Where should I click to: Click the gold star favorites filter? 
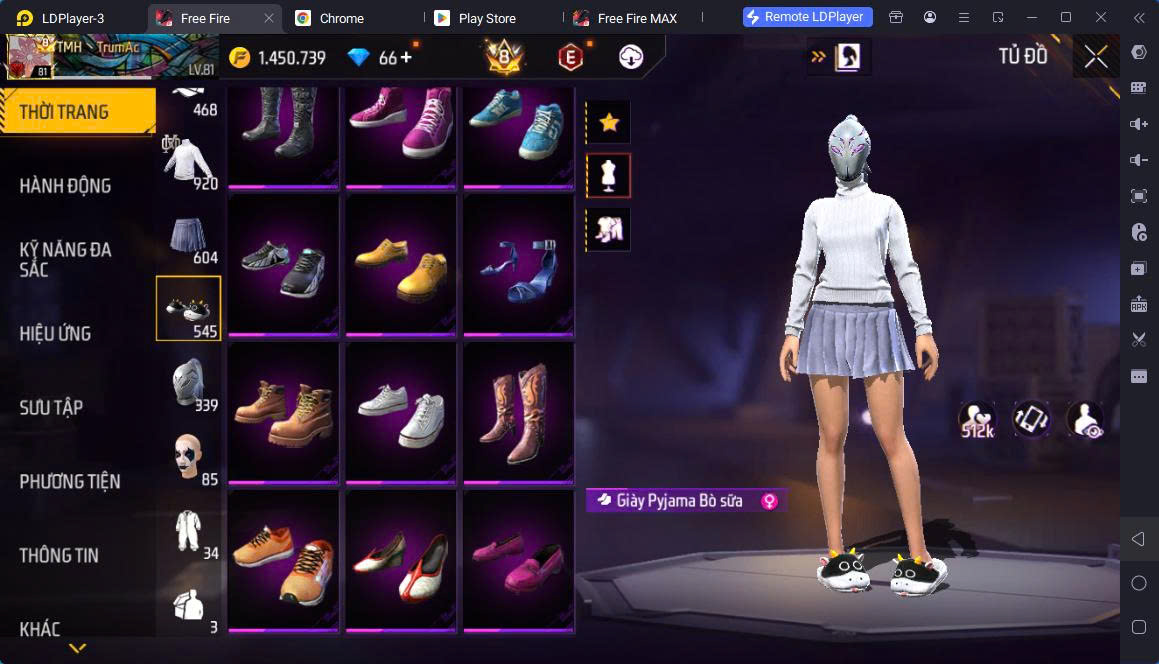tap(608, 123)
